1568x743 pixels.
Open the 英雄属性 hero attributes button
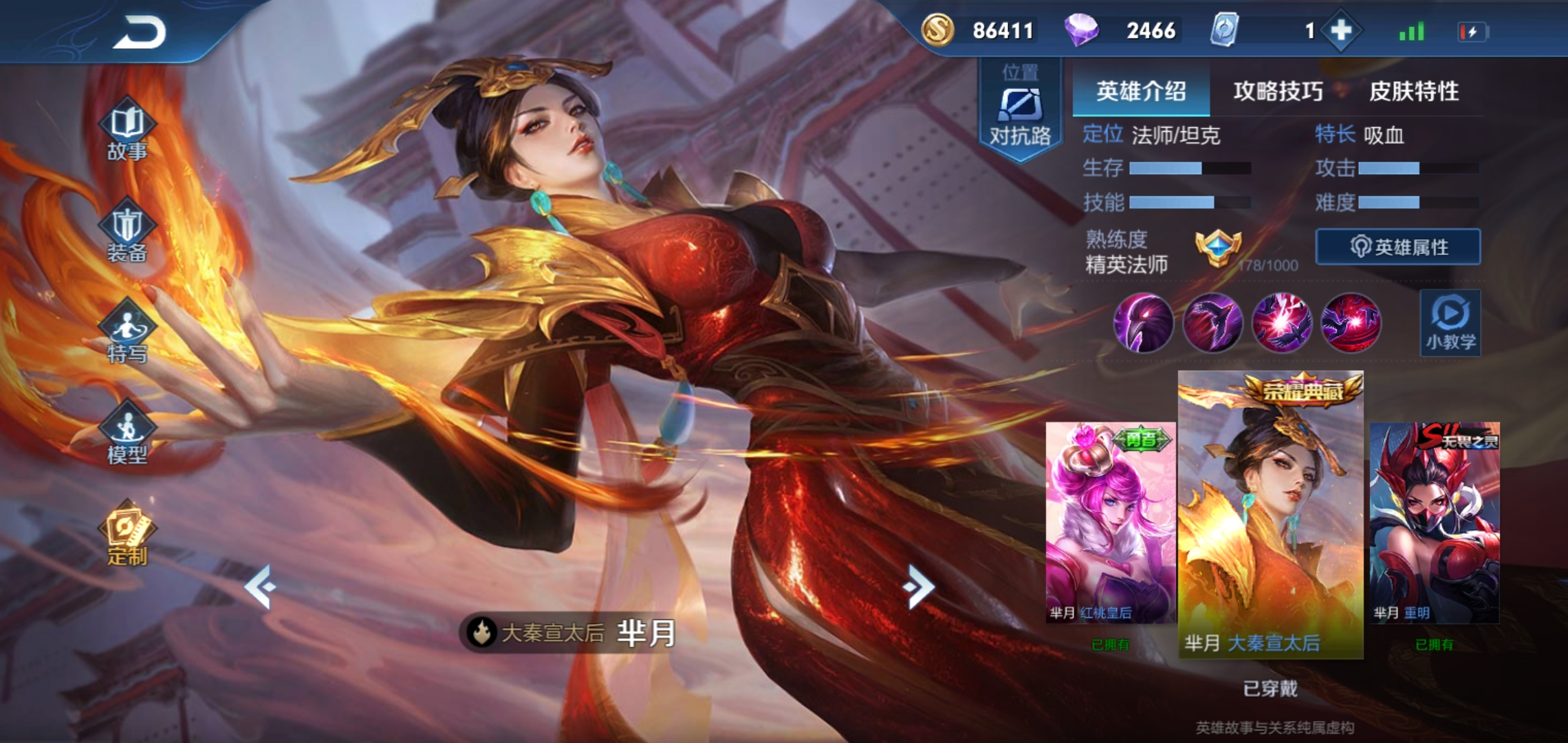pos(1398,247)
